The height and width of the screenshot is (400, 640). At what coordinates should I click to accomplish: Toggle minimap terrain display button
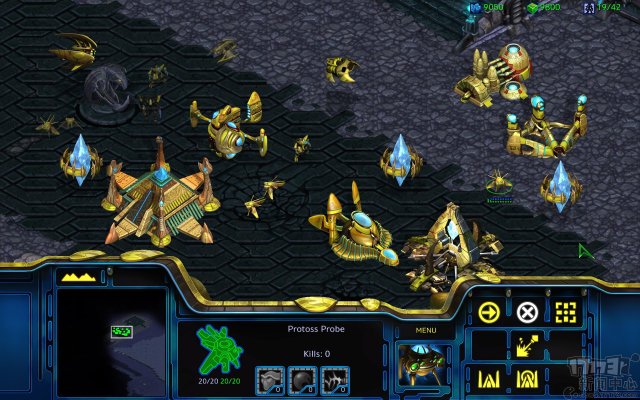(72, 275)
